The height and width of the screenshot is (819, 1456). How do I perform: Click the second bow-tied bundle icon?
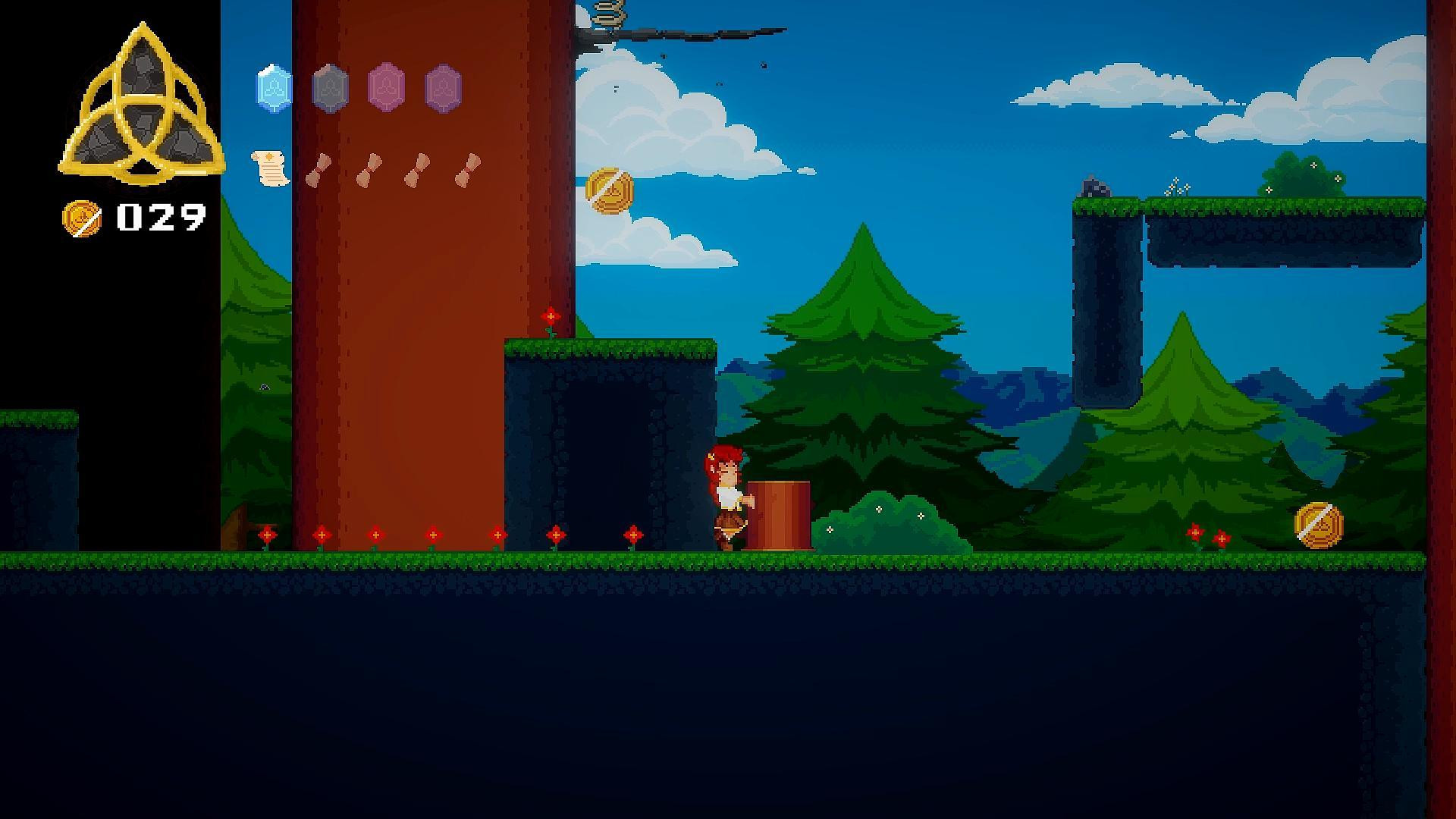[x=370, y=168]
